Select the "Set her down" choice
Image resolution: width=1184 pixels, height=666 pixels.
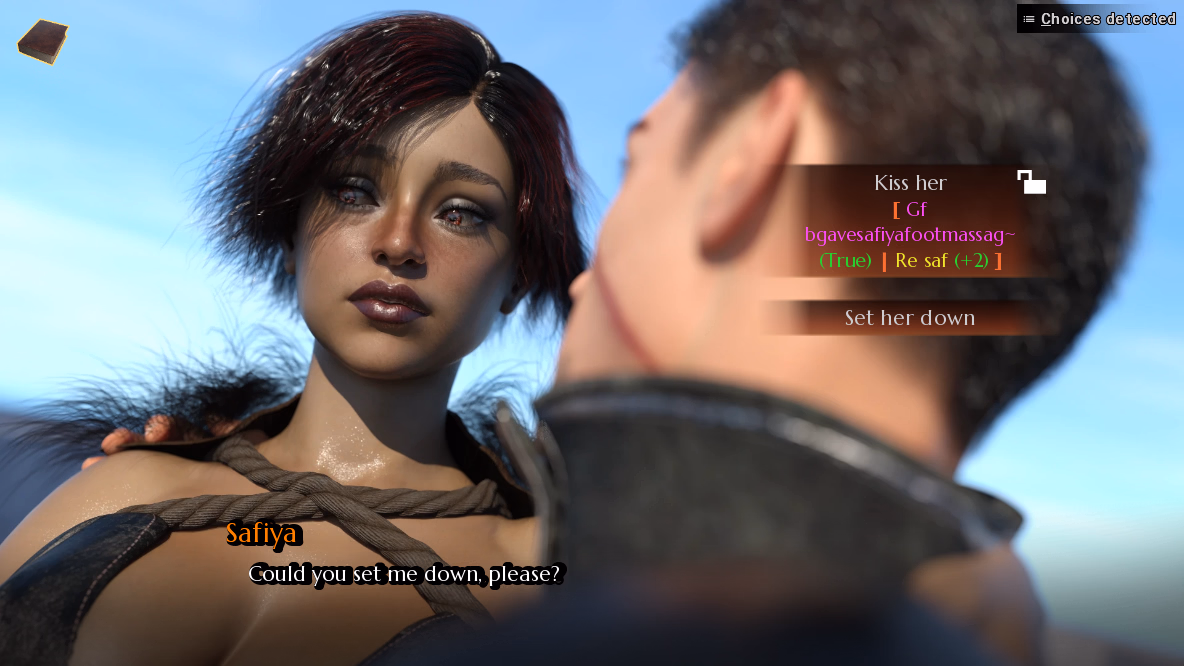pyautogui.click(x=909, y=318)
